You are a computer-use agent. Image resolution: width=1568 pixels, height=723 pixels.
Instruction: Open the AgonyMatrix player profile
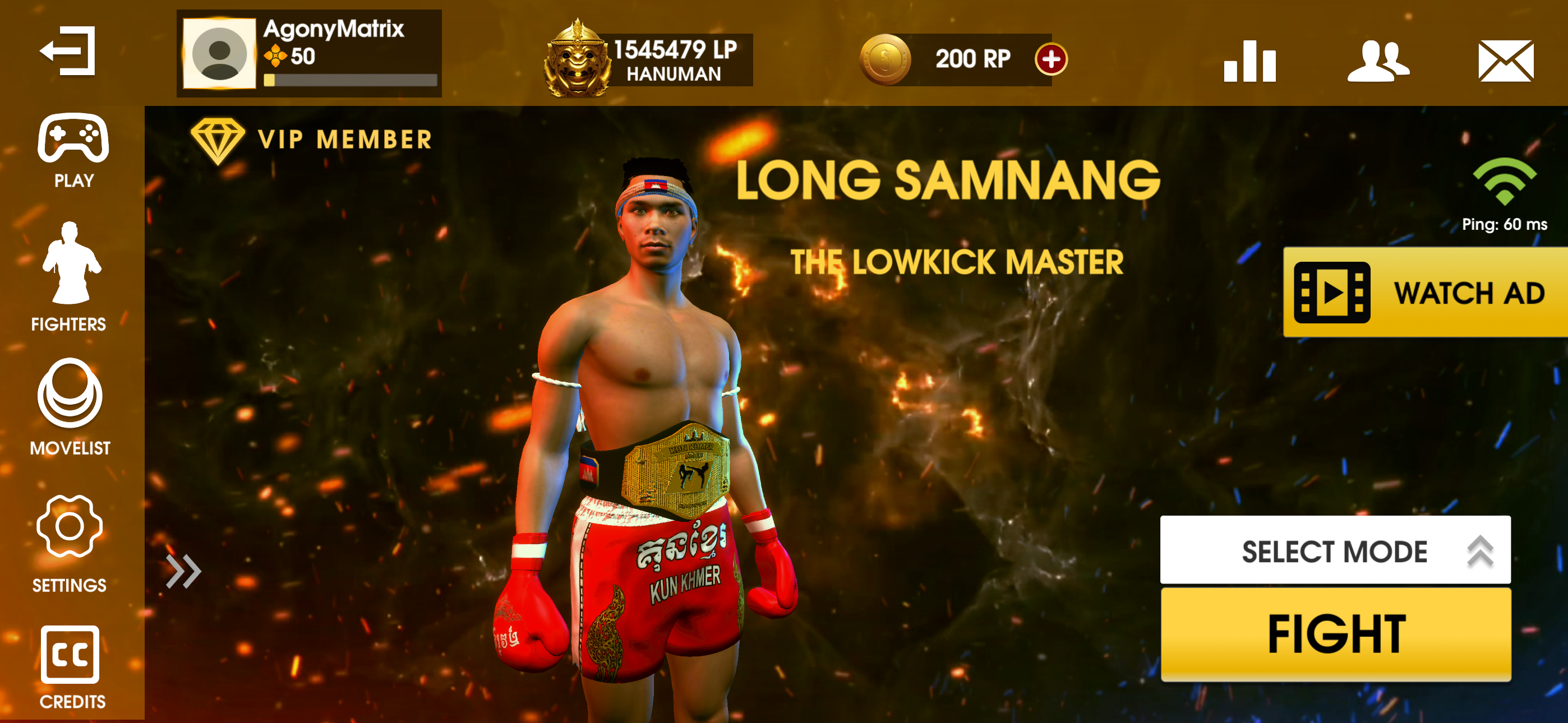tap(308, 54)
